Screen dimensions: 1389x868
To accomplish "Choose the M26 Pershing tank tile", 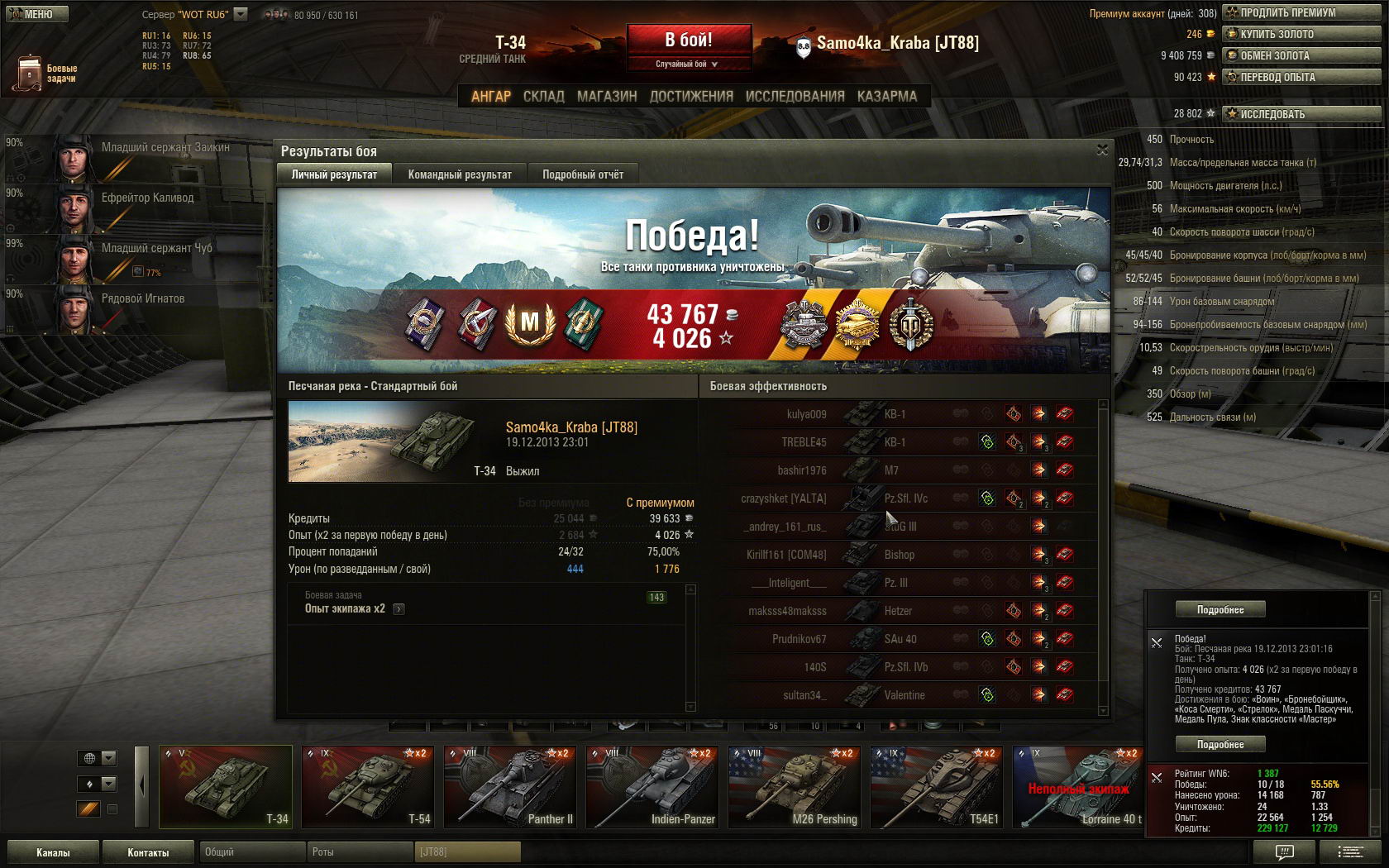I will (x=795, y=787).
